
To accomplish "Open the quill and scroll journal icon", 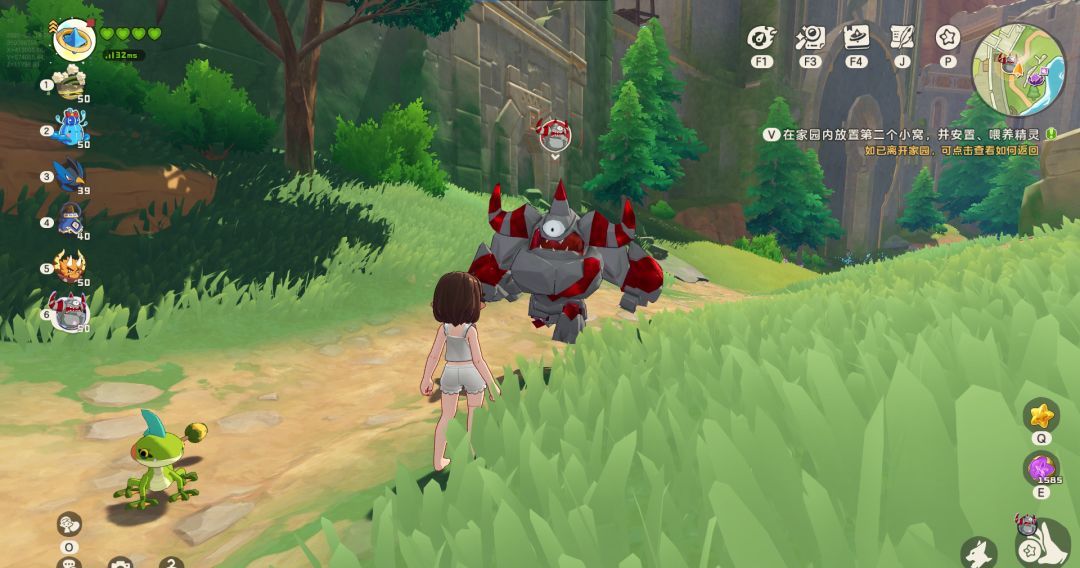I will coord(902,39).
